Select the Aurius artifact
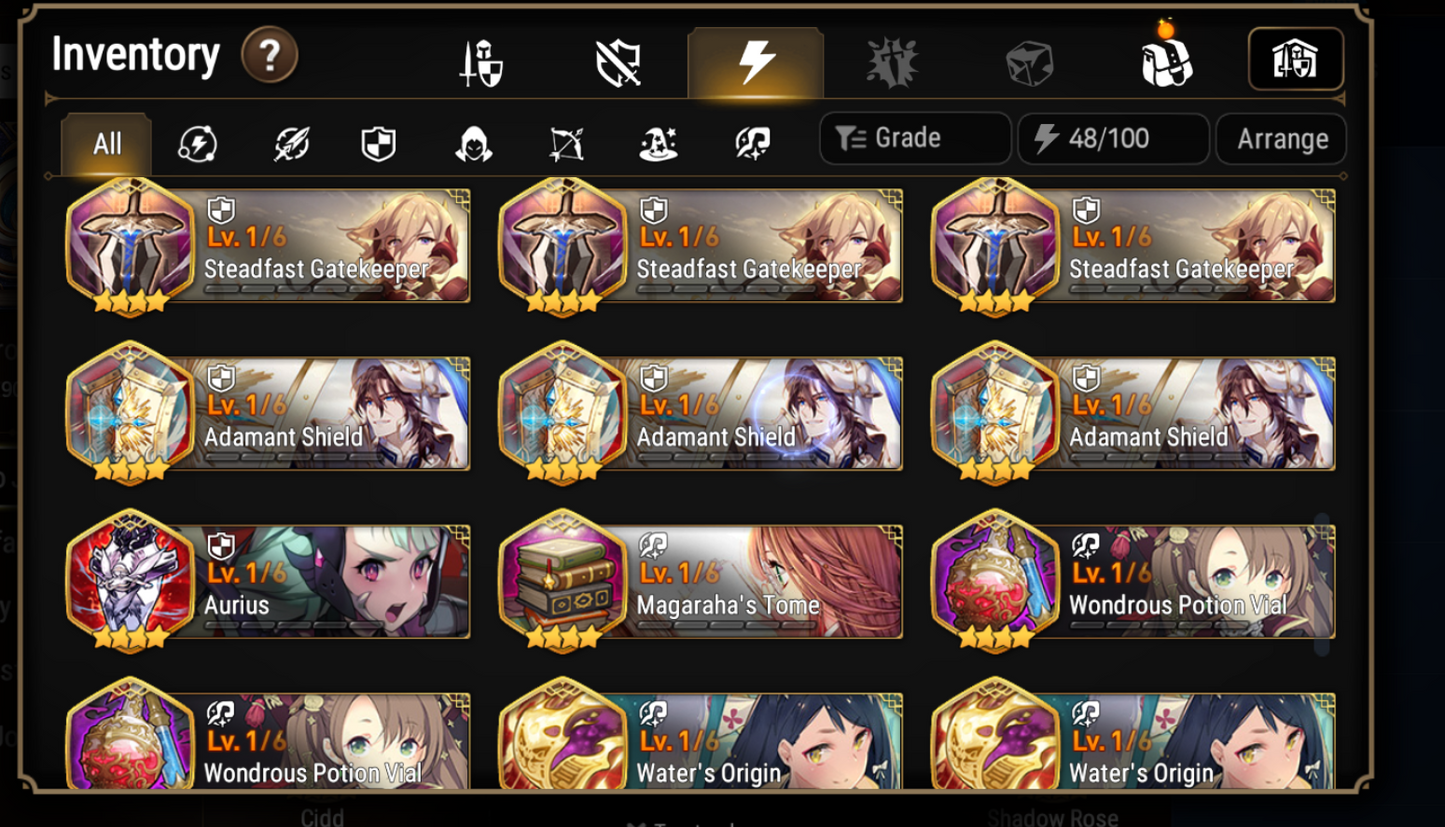 pyautogui.click(x=266, y=580)
